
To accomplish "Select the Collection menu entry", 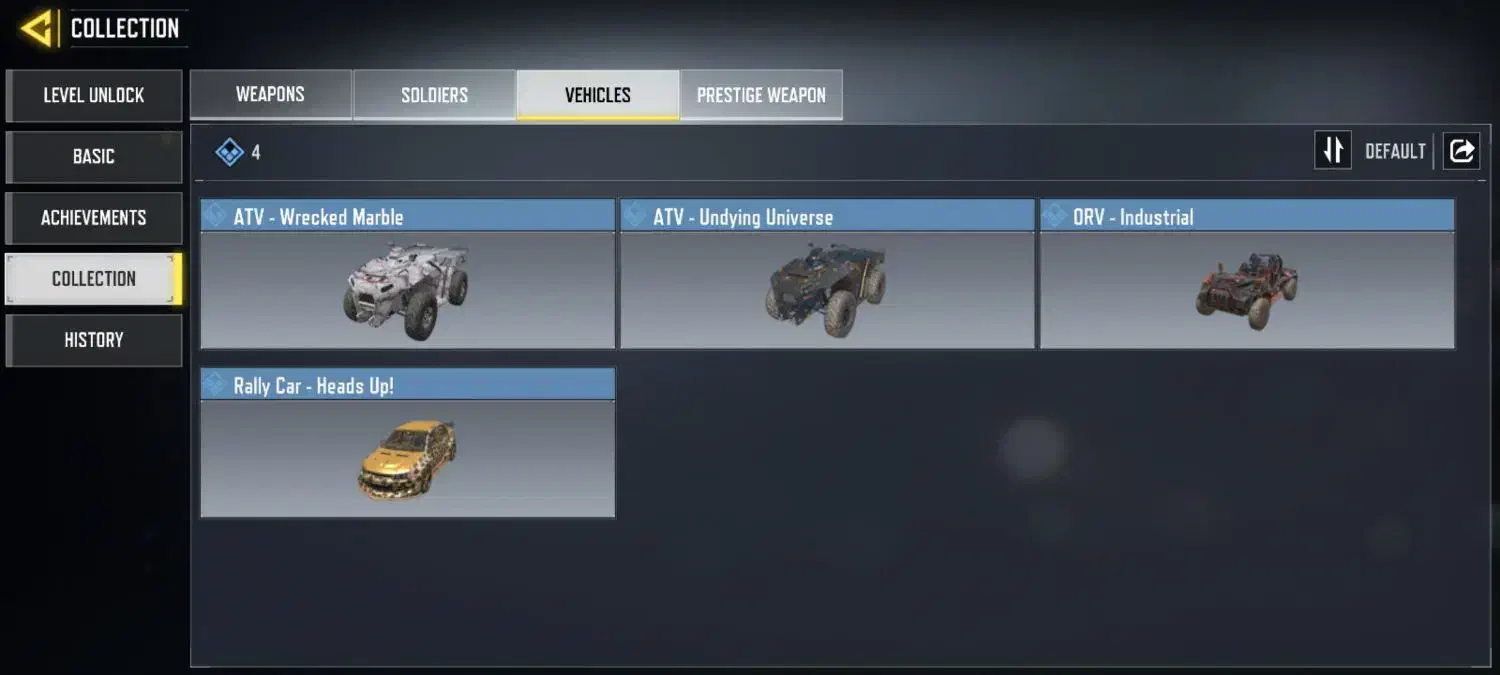I will tap(93, 279).
